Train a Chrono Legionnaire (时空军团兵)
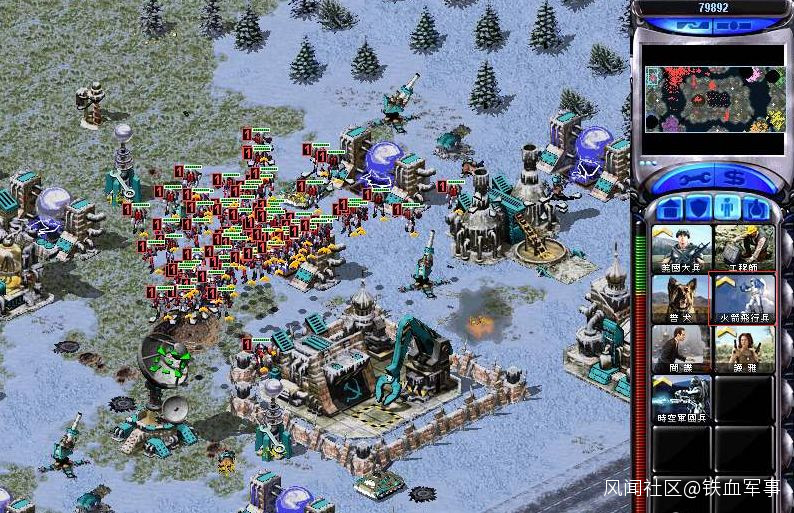 [682, 398]
